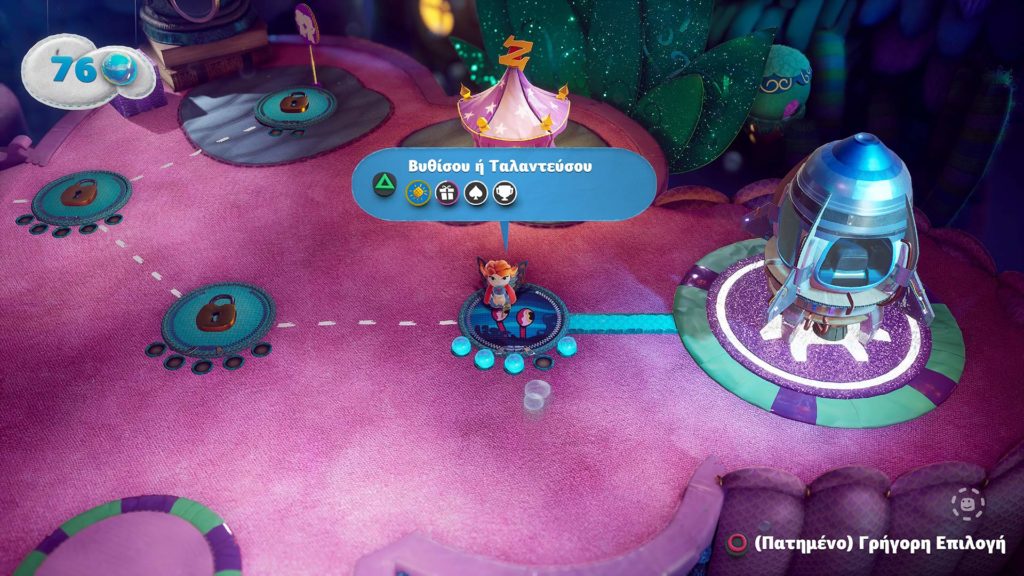Click the spade ace icon in the level bubble
The image size is (1024, 576).
[x=476, y=193]
